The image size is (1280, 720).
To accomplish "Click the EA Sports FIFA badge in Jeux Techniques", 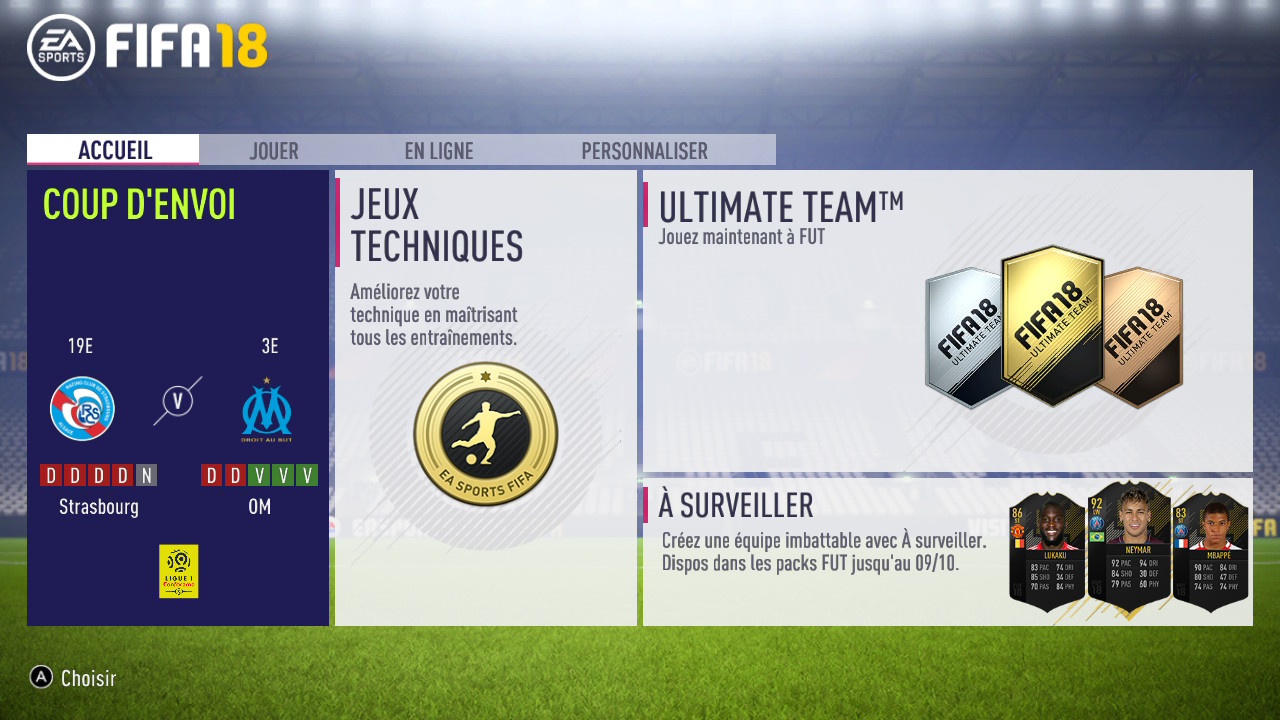I will pos(484,432).
